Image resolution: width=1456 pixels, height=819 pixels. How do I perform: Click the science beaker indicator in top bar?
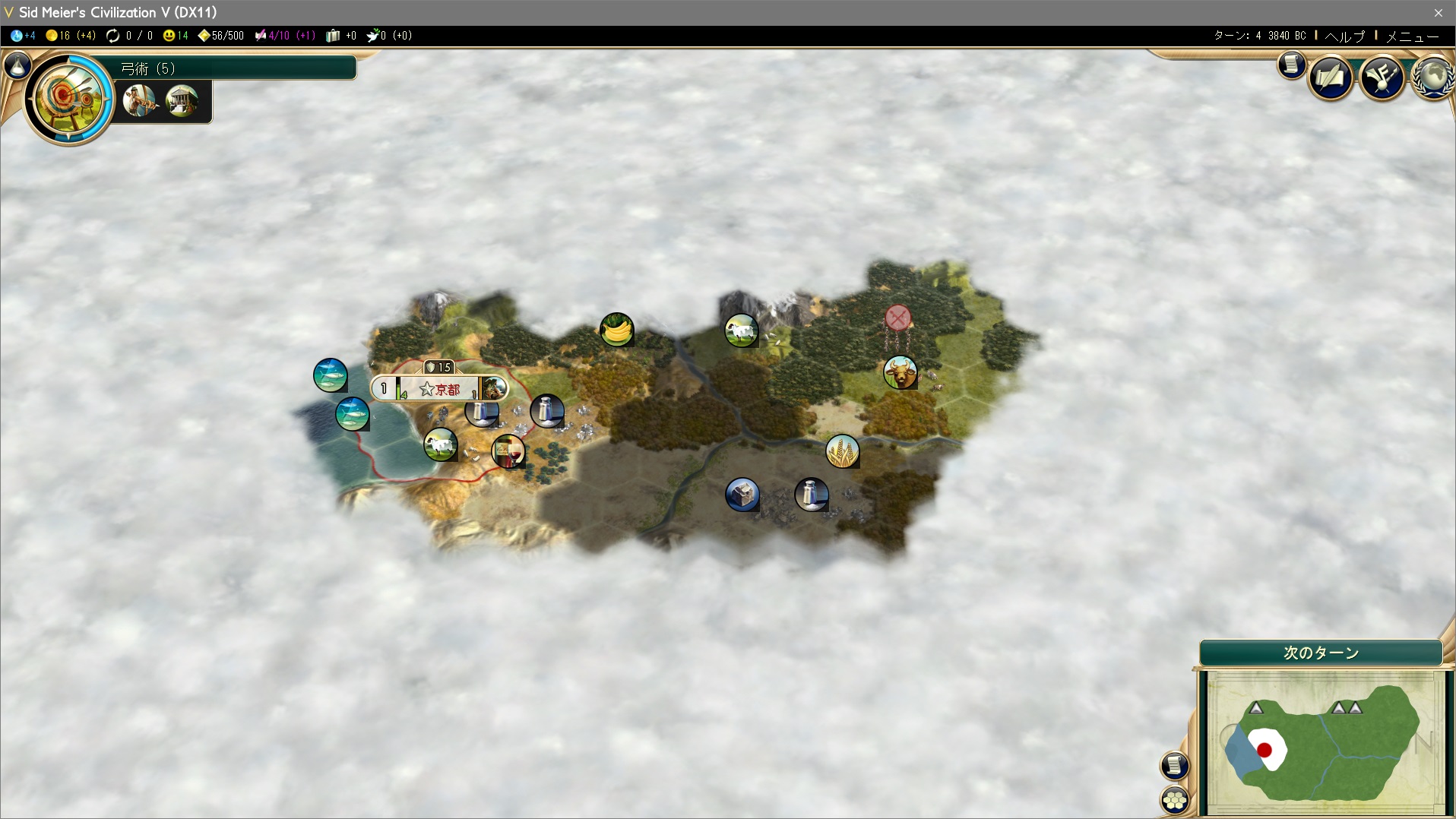tap(23, 36)
